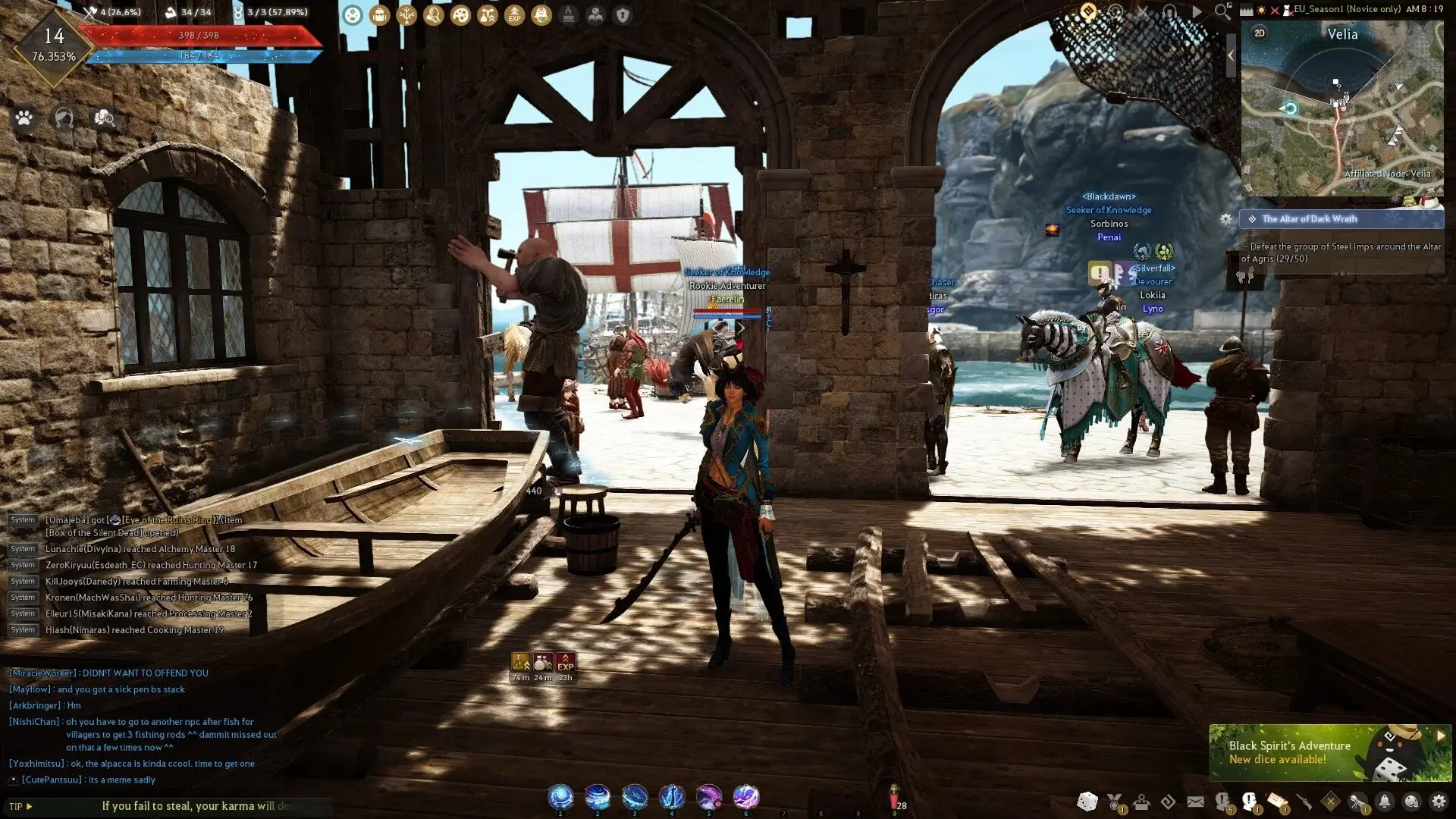
Task: Click the paw print pet icon
Action: [x=24, y=118]
